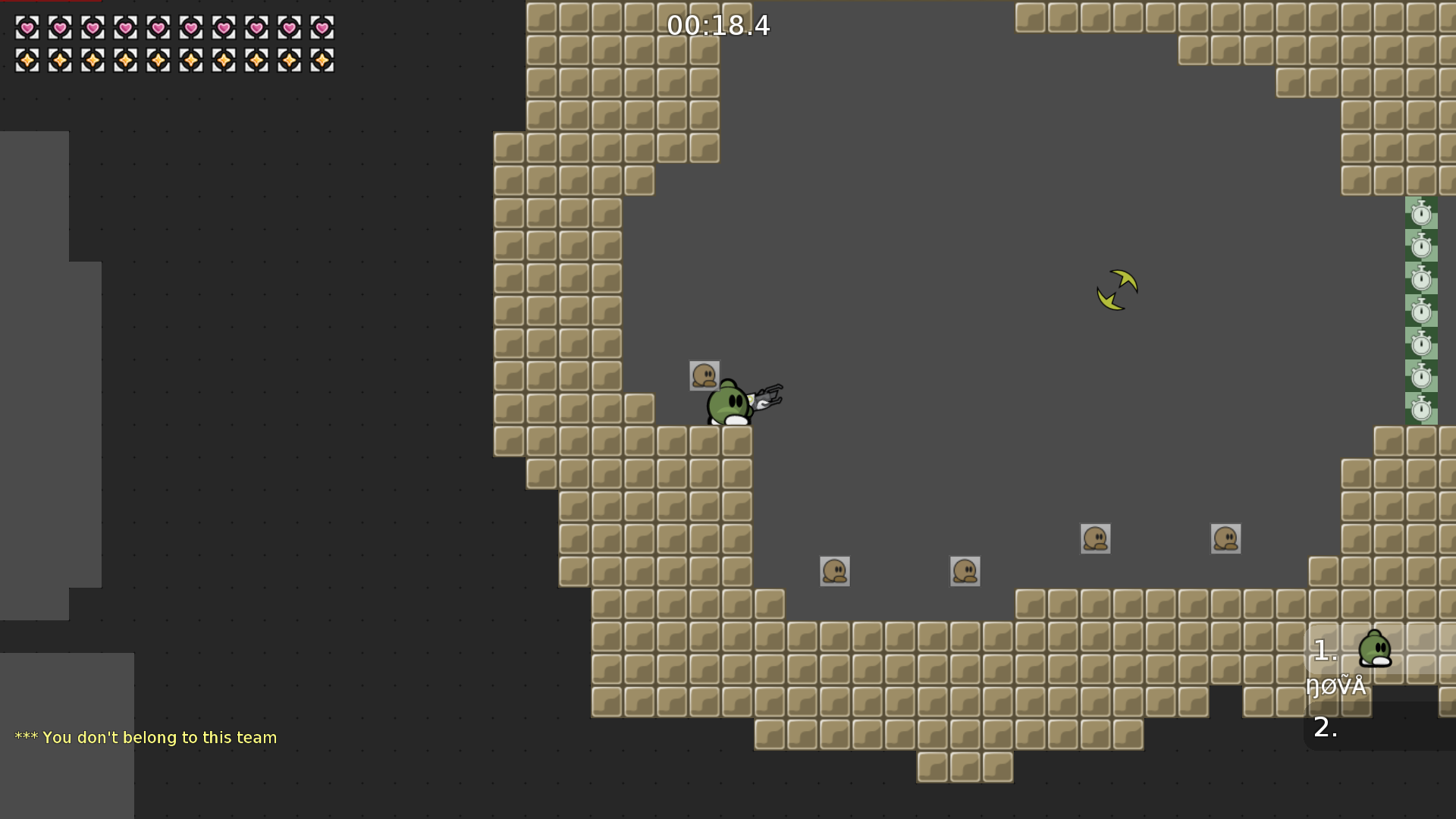The width and height of the screenshot is (1456, 819).
Task: Click the green player tee holding the gun
Action: pyautogui.click(x=732, y=402)
